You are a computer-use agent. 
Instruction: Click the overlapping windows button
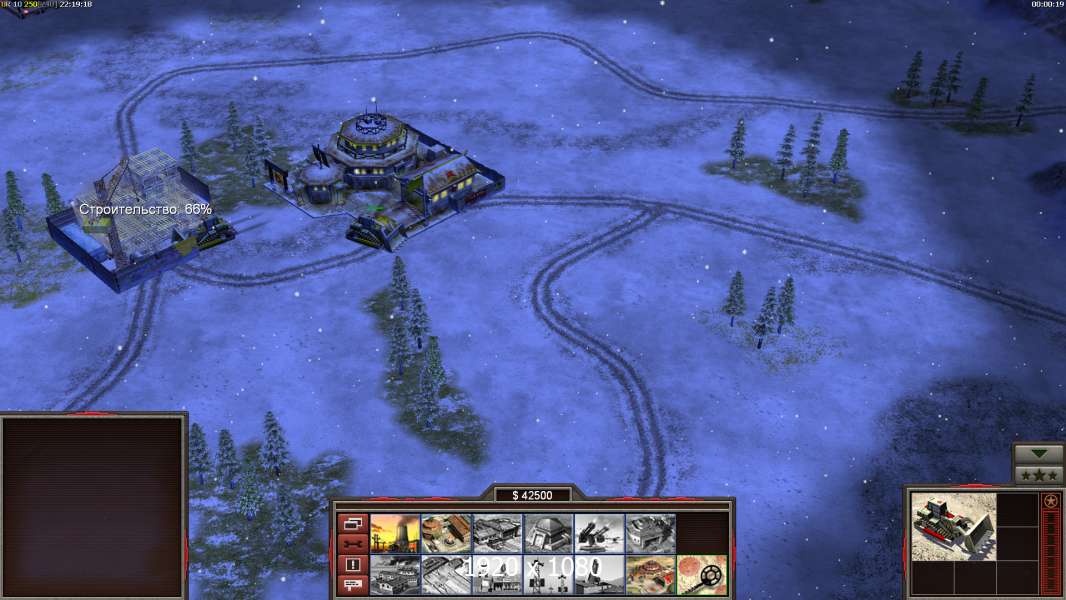pos(352,523)
